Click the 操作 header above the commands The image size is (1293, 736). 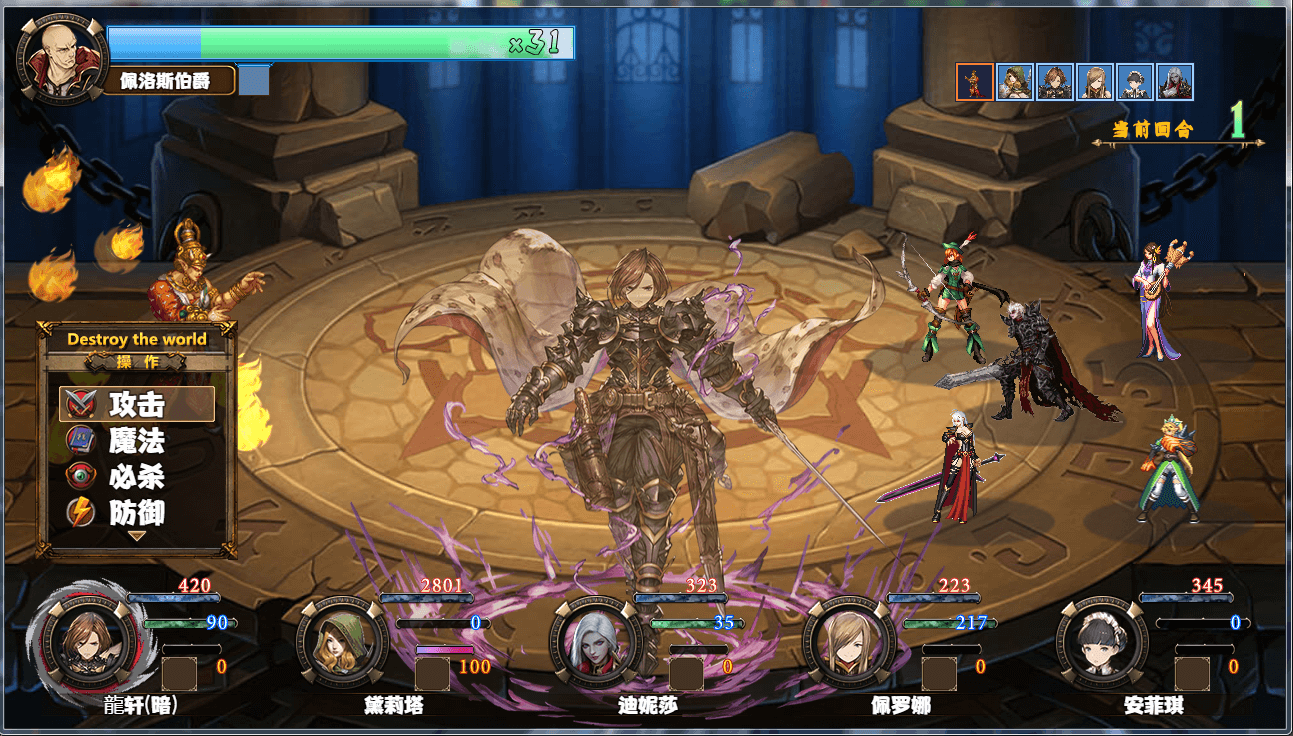(136, 363)
